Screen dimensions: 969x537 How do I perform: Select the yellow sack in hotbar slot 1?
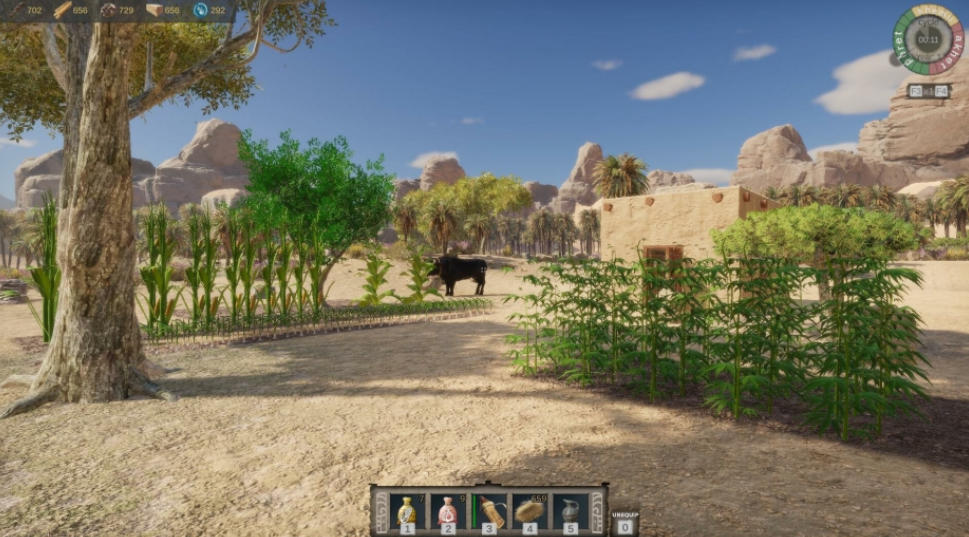[407, 511]
